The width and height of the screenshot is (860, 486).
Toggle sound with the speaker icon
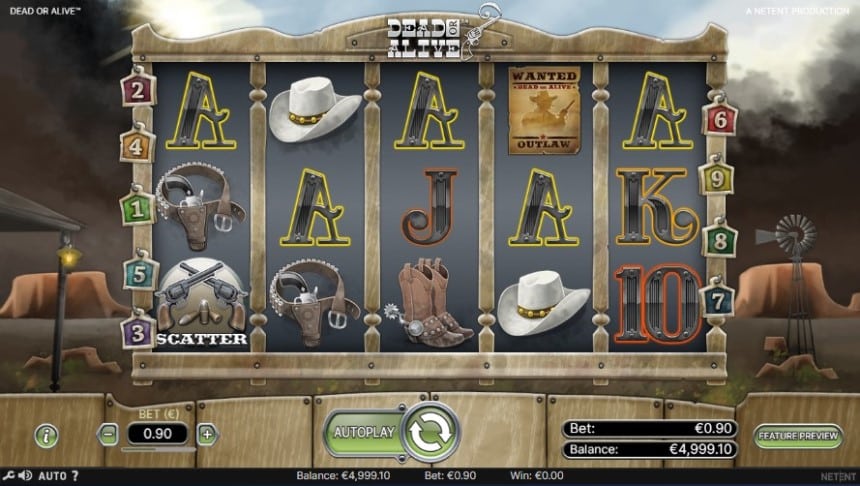tap(24, 476)
